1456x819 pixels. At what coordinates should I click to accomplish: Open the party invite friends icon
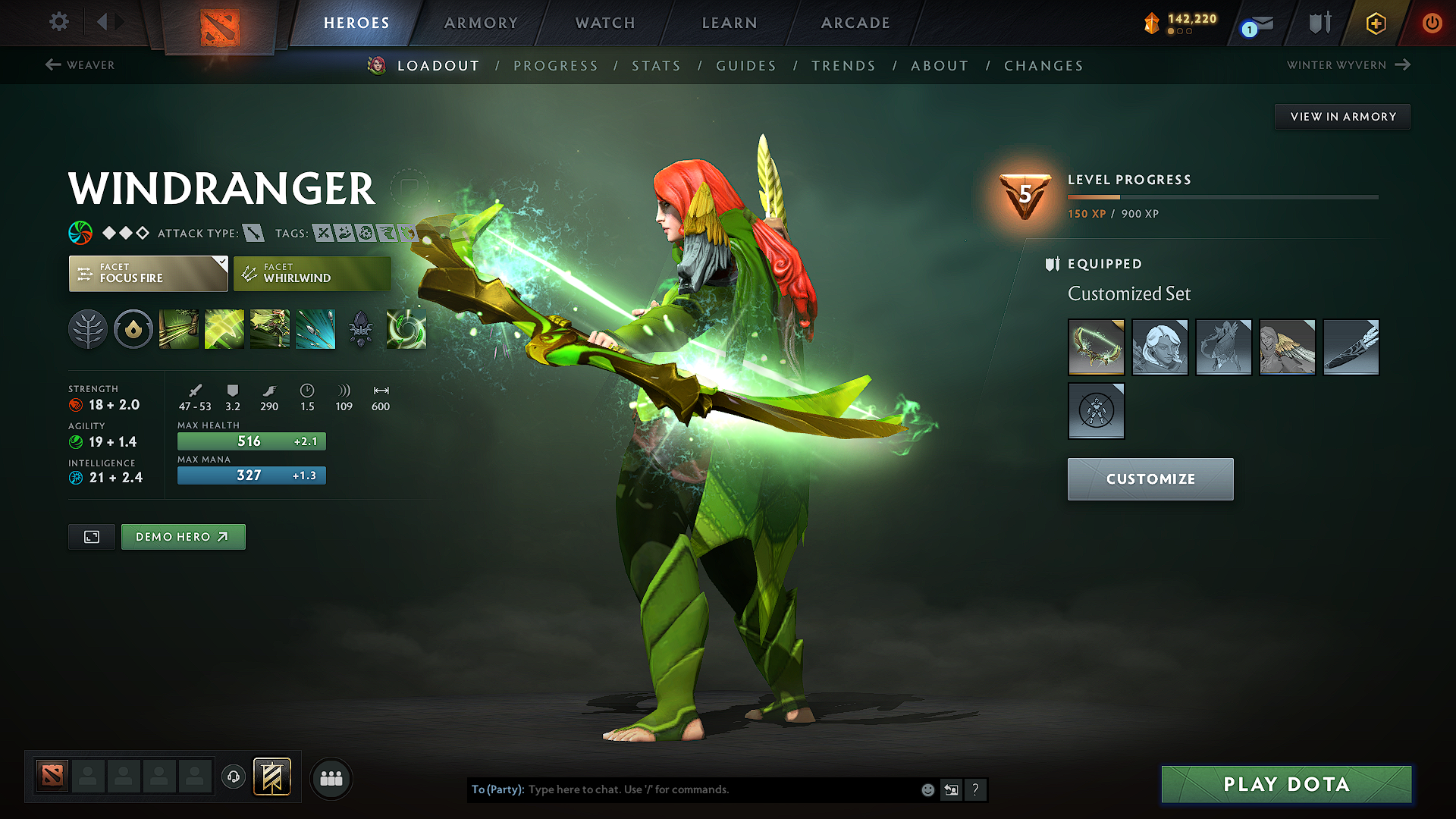point(330,778)
